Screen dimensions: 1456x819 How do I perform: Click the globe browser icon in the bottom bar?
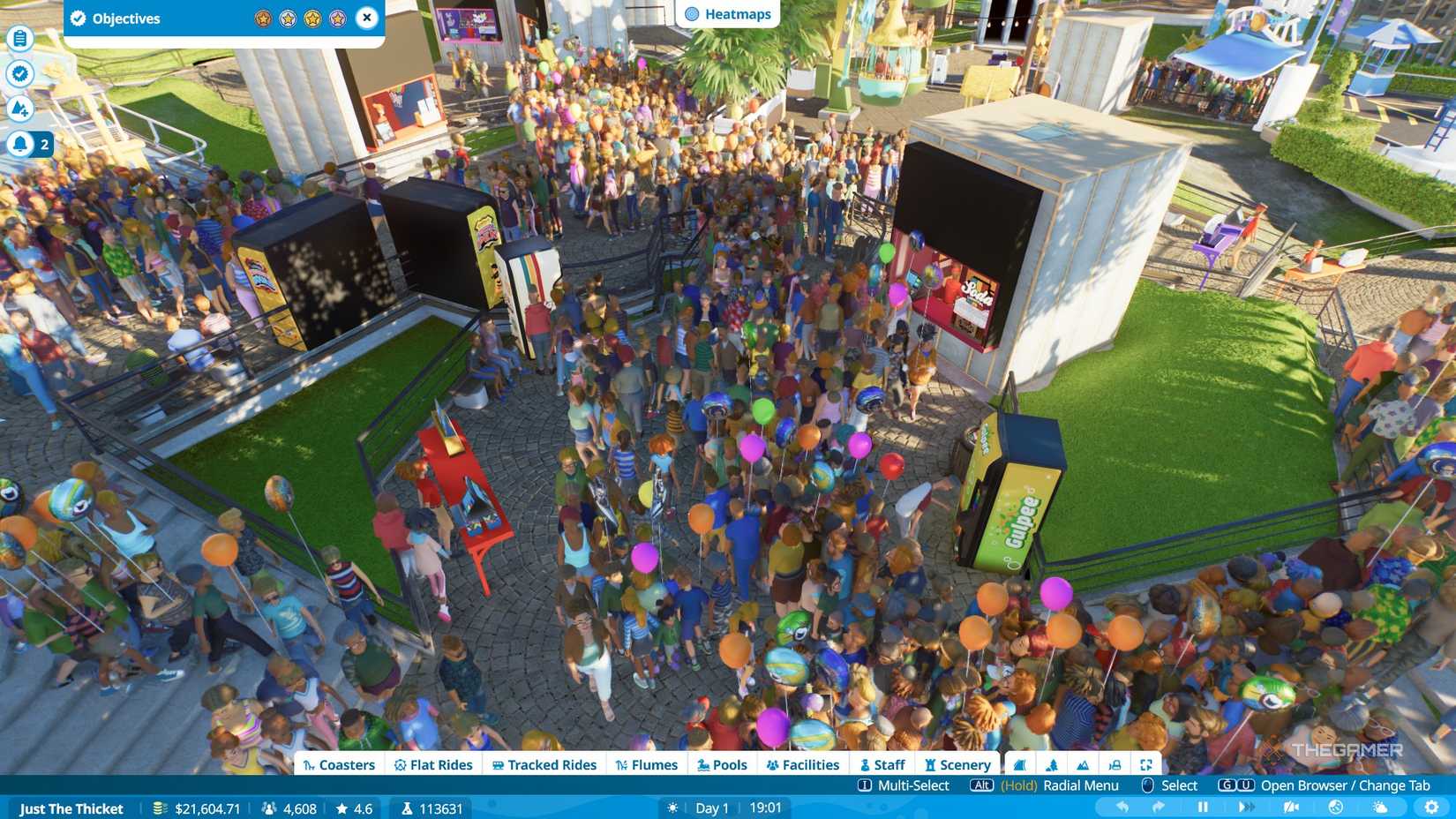coord(1333,806)
